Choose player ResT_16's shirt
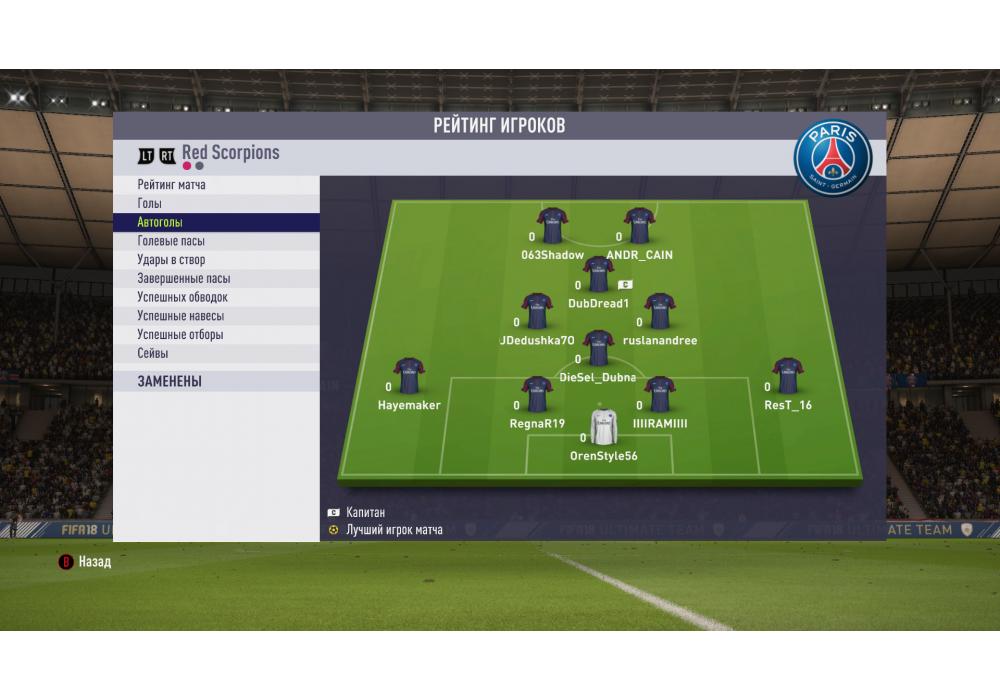This screenshot has height=700, width=1000. 788,376
